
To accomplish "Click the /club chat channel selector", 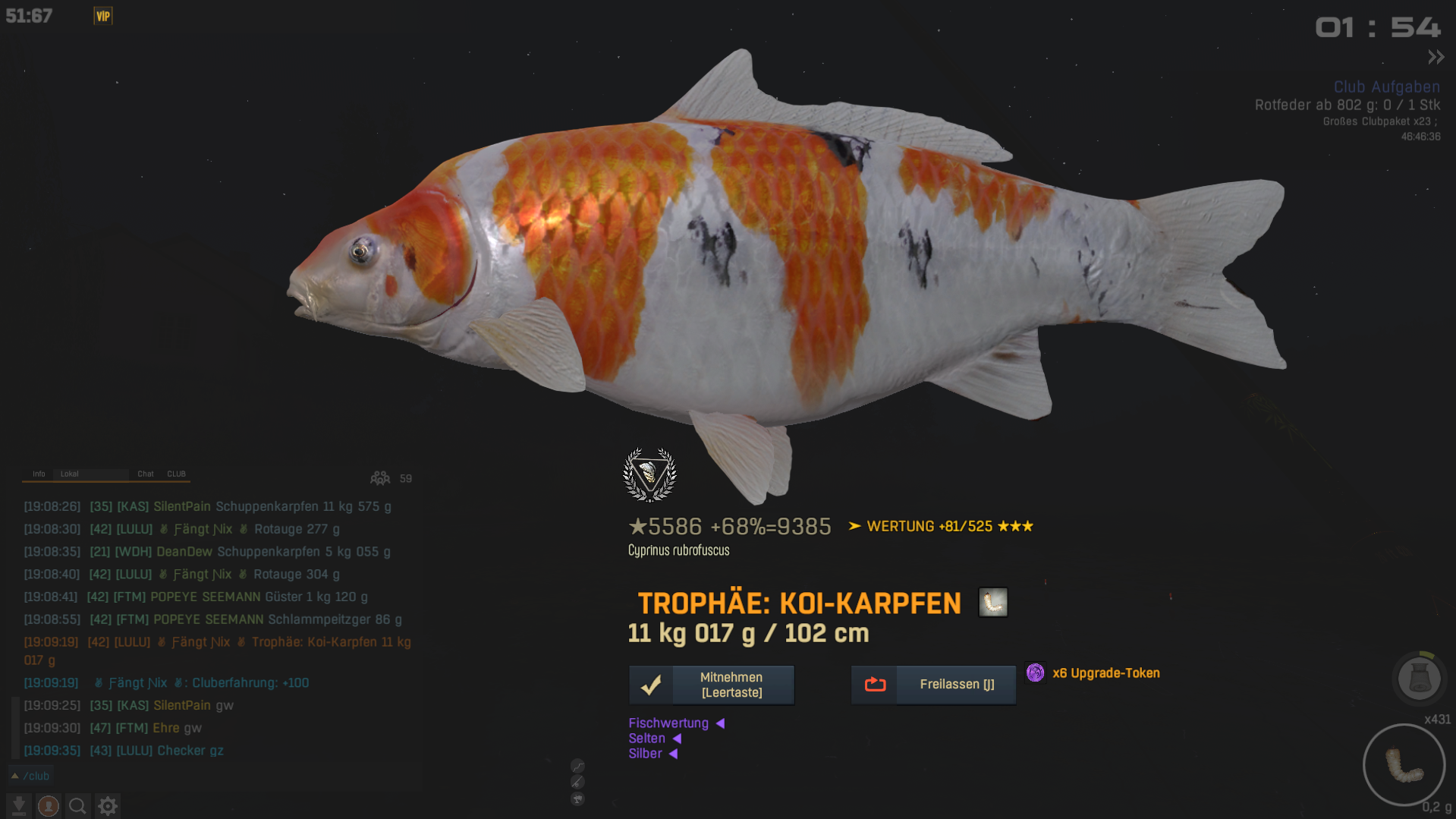I will coord(30,776).
